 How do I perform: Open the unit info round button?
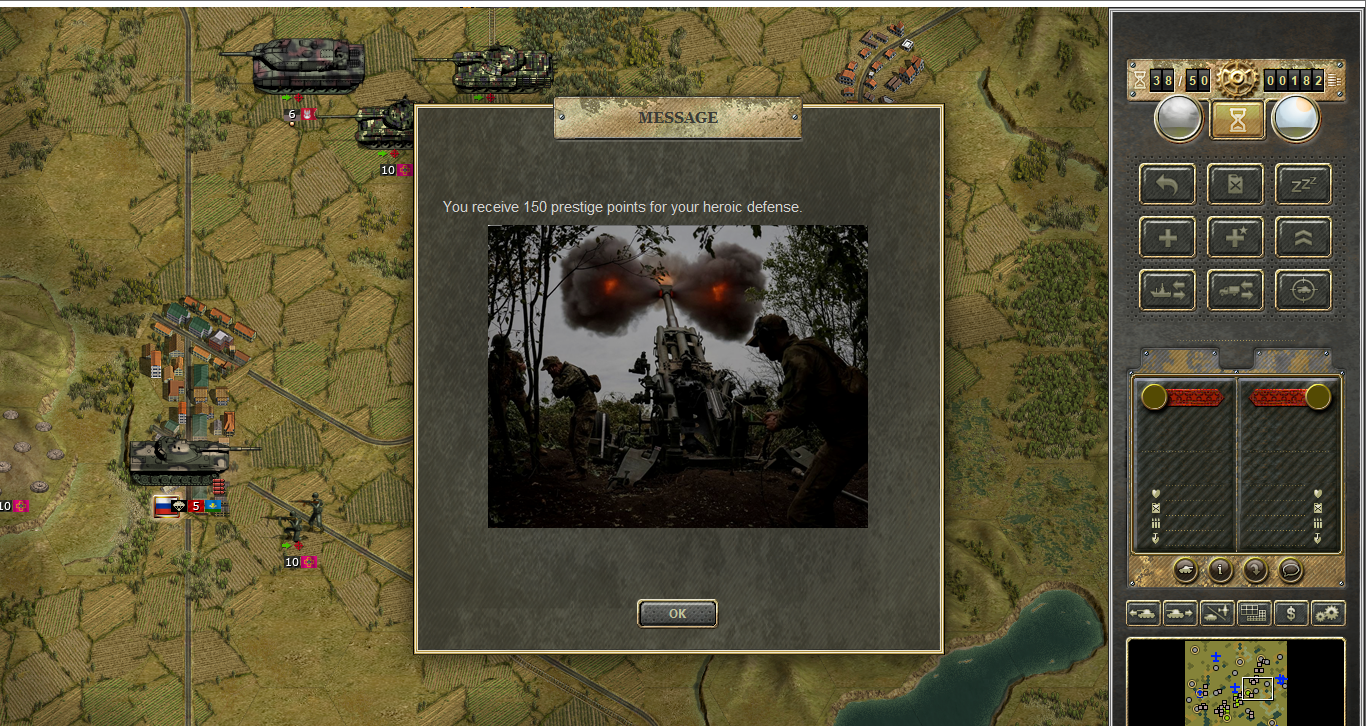[x=1220, y=570]
